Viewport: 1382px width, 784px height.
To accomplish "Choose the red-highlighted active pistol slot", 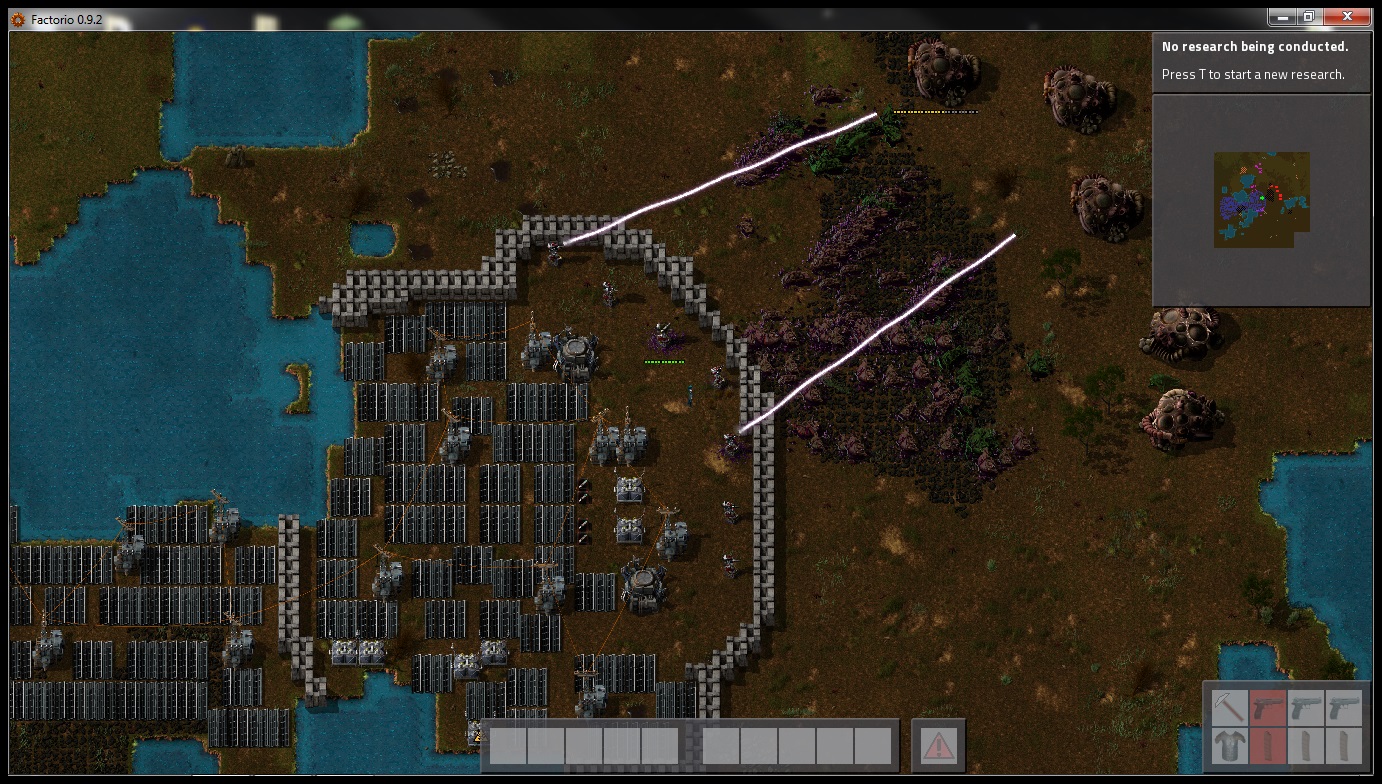I will coord(1267,708).
